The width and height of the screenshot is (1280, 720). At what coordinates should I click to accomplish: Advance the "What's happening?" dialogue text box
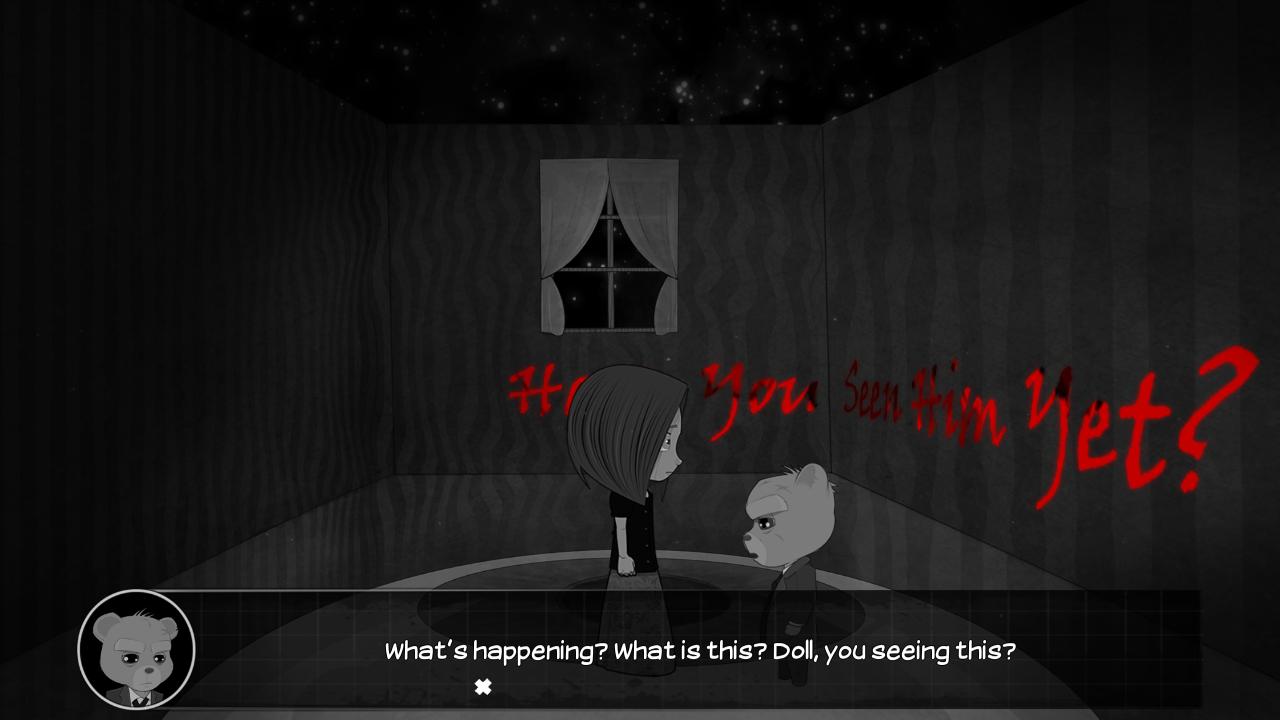(x=699, y=651)
